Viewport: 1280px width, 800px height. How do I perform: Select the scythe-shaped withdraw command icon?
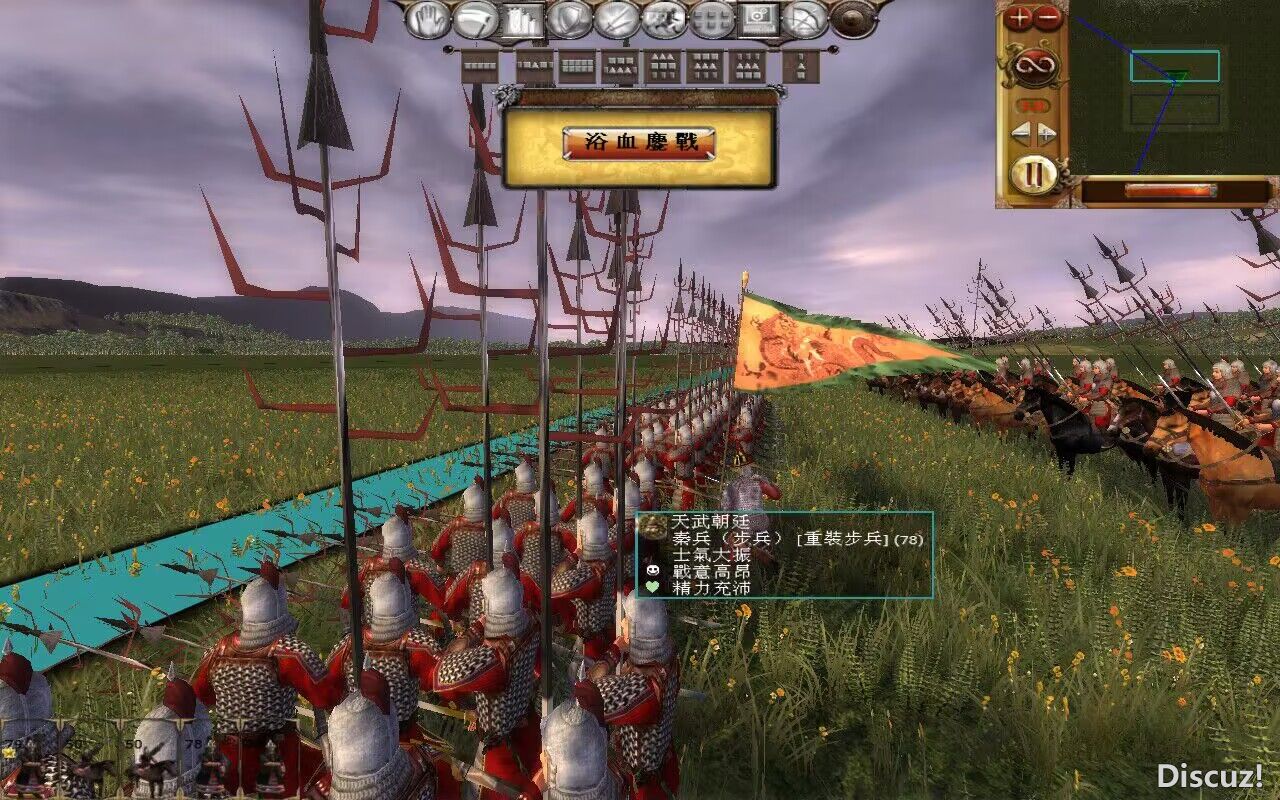(x=477, y=19)
